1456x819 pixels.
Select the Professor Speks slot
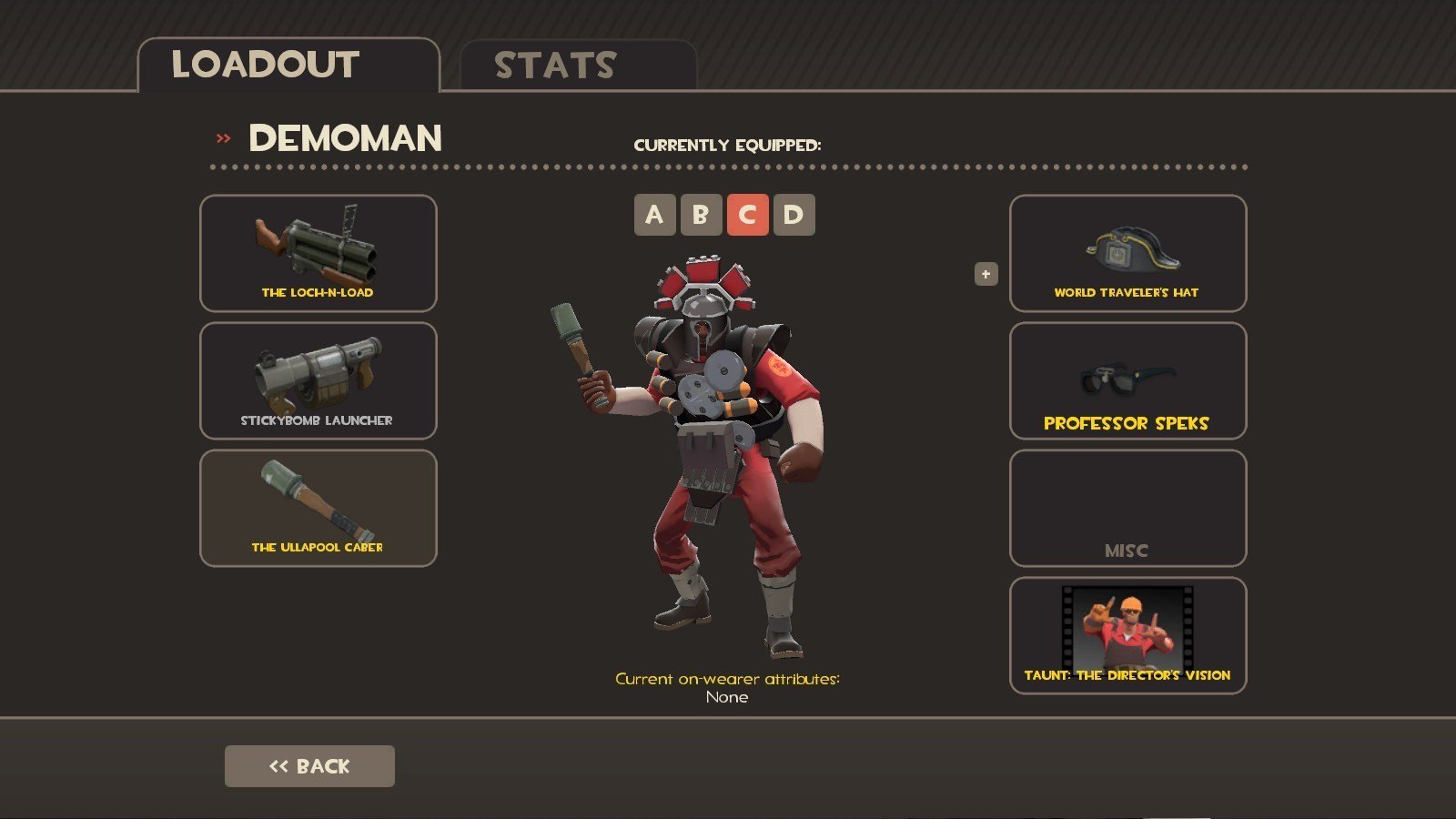[x=1127, y=380]
